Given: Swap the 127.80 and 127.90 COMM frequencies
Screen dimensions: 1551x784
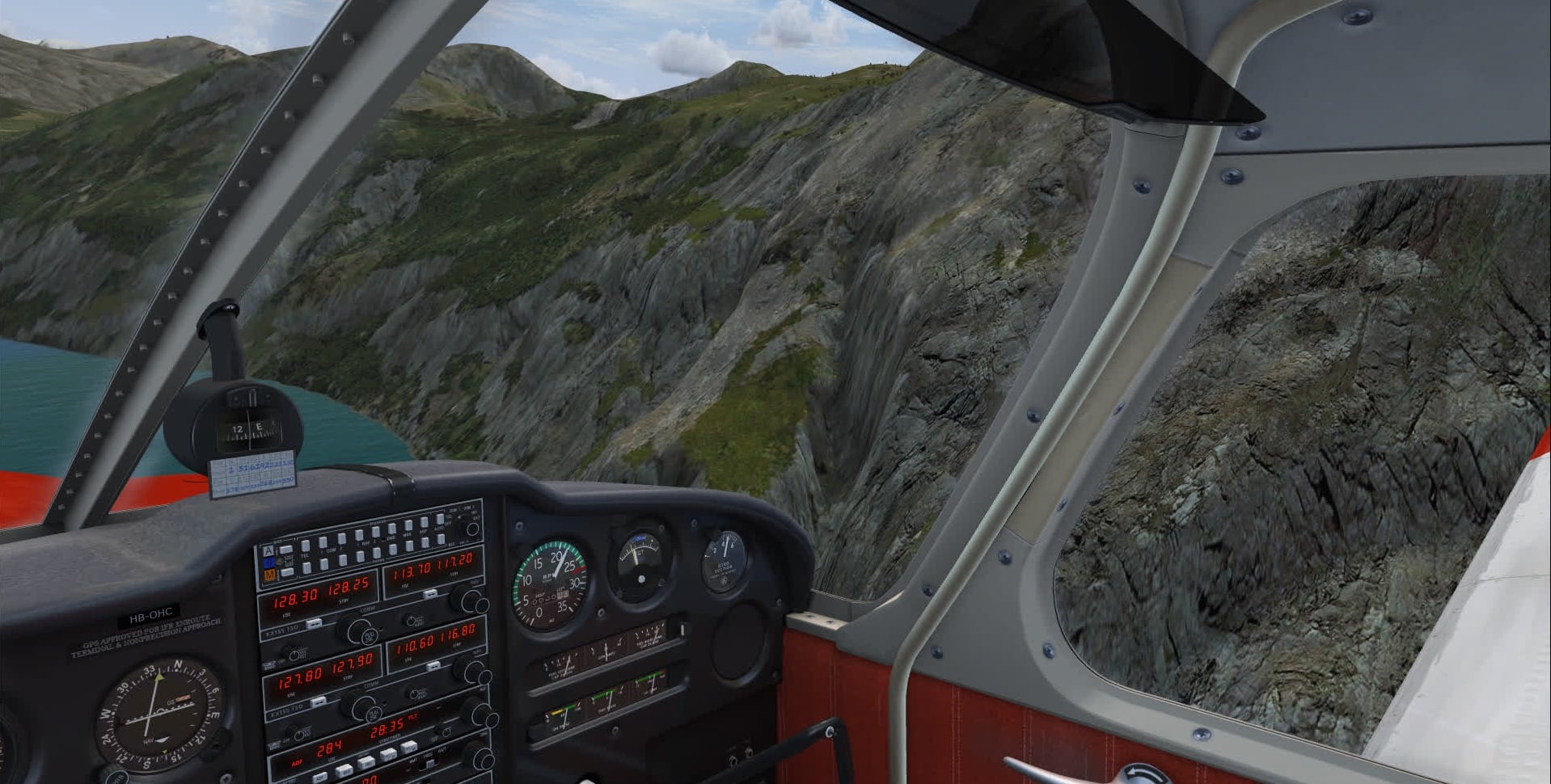Looking at the screenshot, I should (319, 702).
